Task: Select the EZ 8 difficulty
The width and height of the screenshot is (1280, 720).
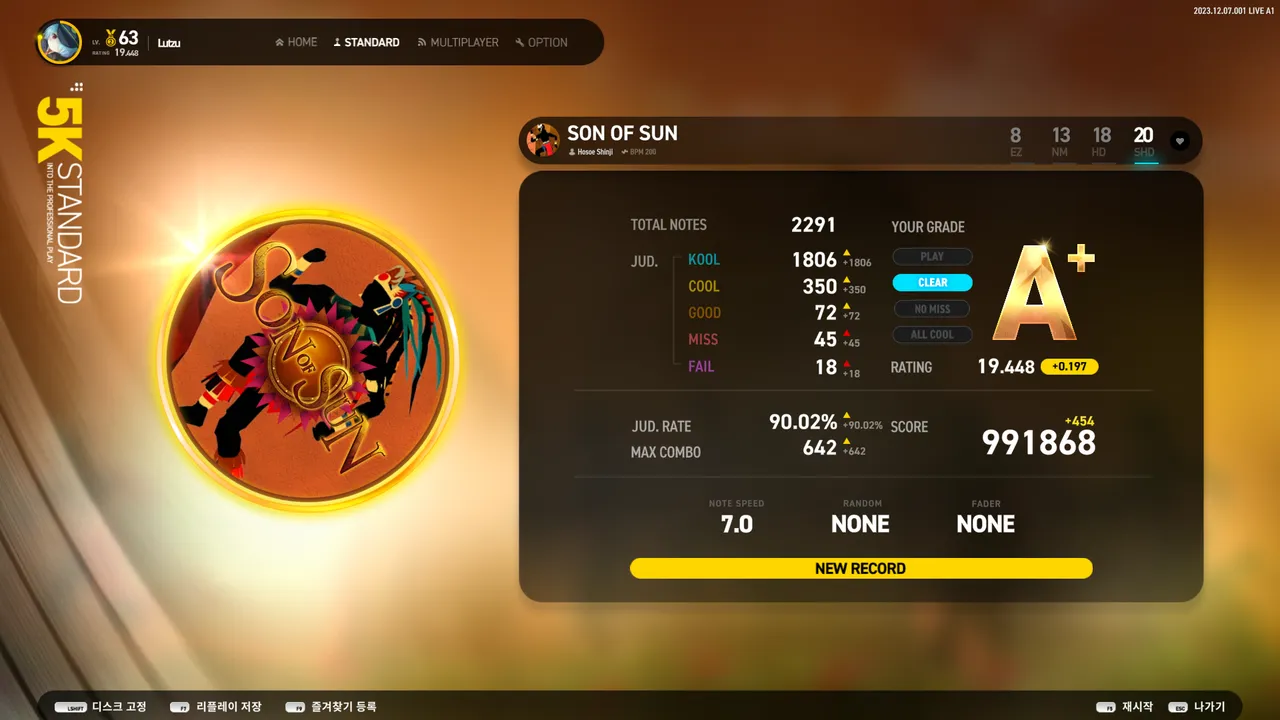Action: click(x=1016, y=141)
